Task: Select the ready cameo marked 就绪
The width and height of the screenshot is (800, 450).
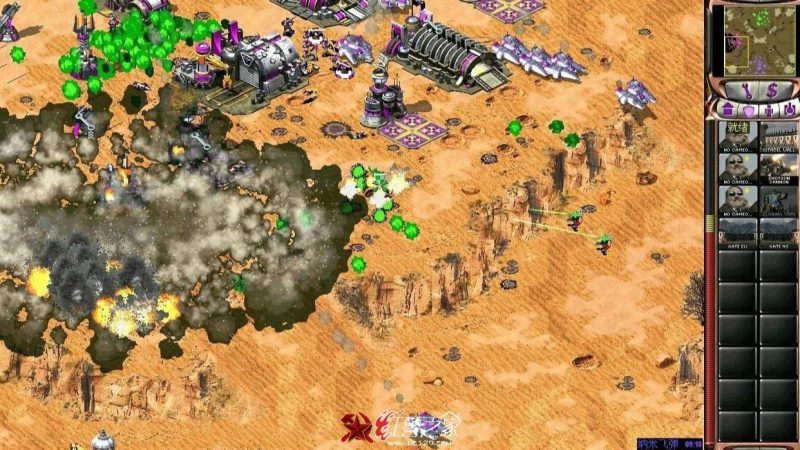Action: point(737,134)
